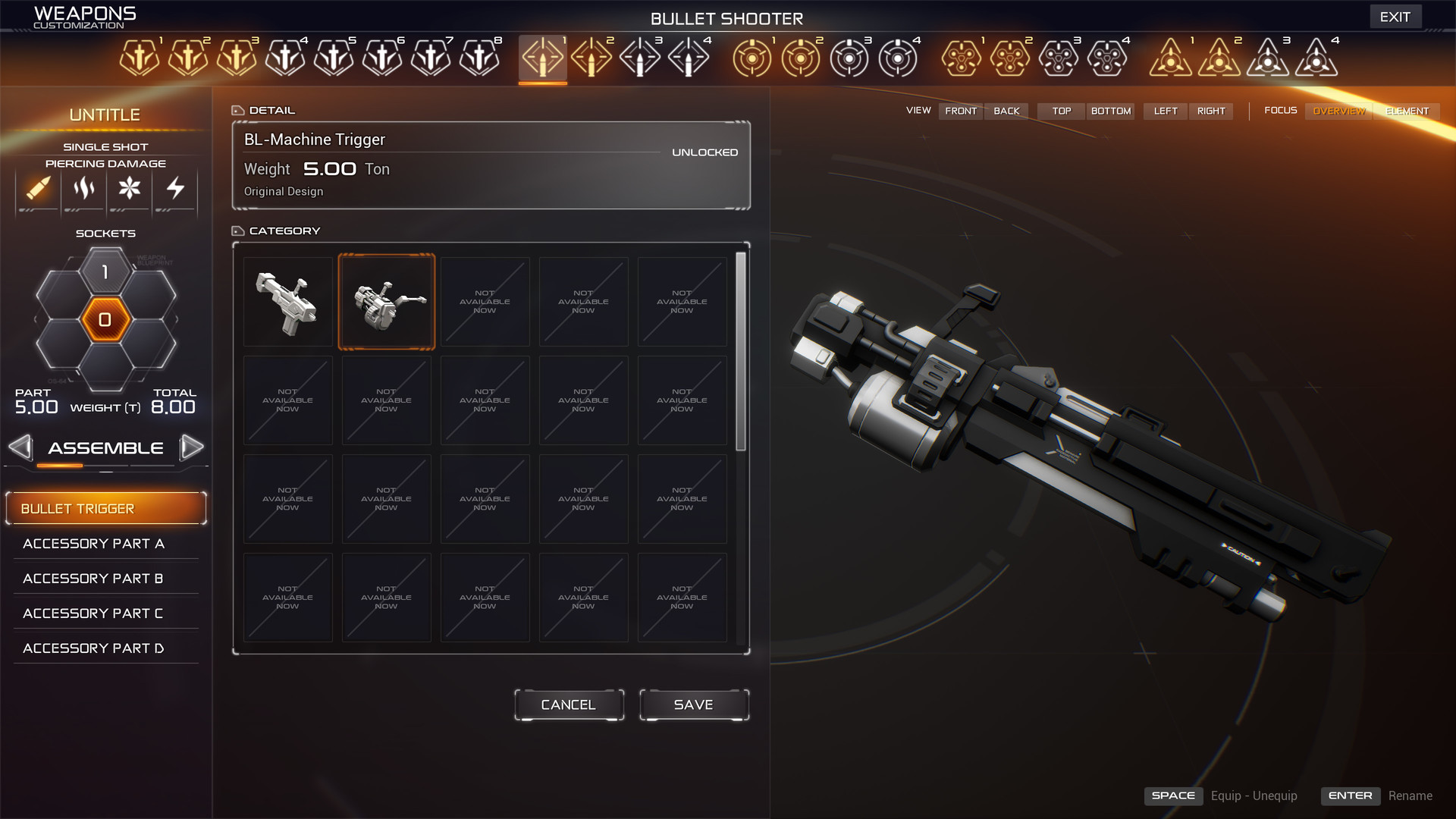Click the EXIT button

[x=1395, y=16]
